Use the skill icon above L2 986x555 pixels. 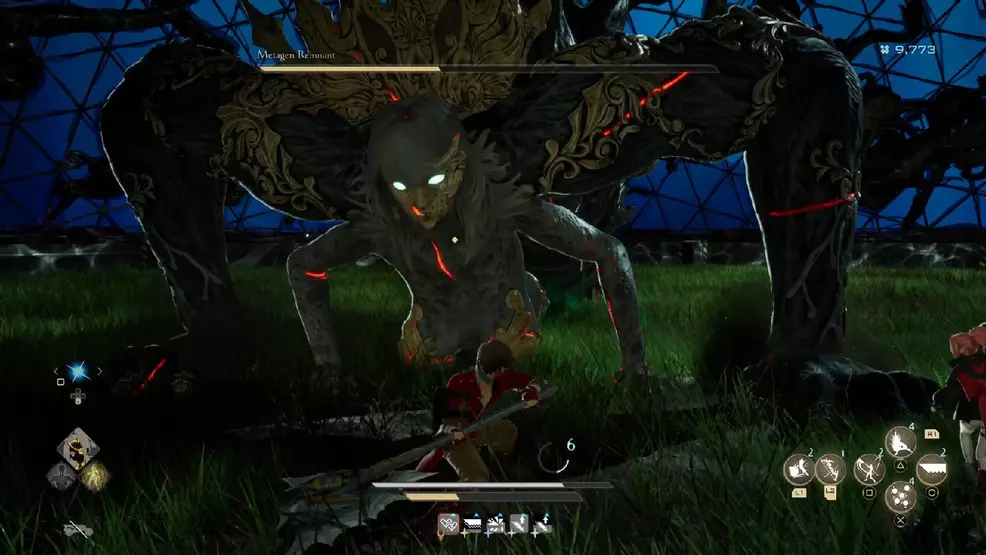(830, 469)
